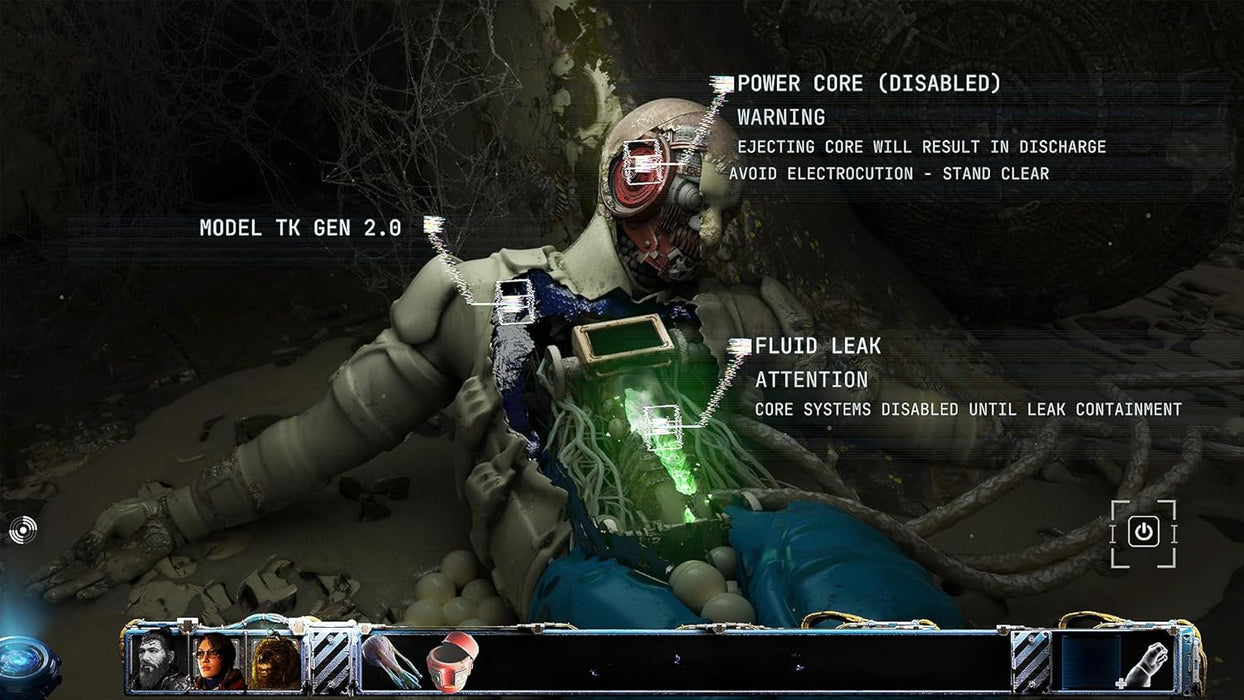Select the red helmet inventory item
Viewport: 1244px width, 700px height.
[452, 661]
